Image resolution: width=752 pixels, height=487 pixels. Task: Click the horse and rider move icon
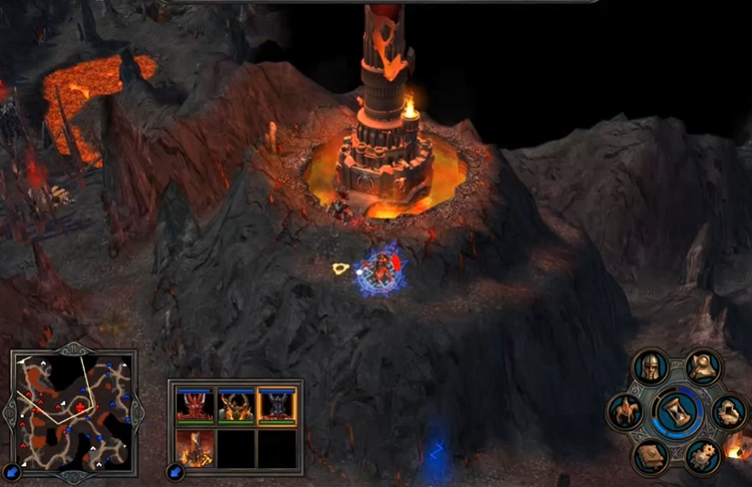[x=626, y=411]
